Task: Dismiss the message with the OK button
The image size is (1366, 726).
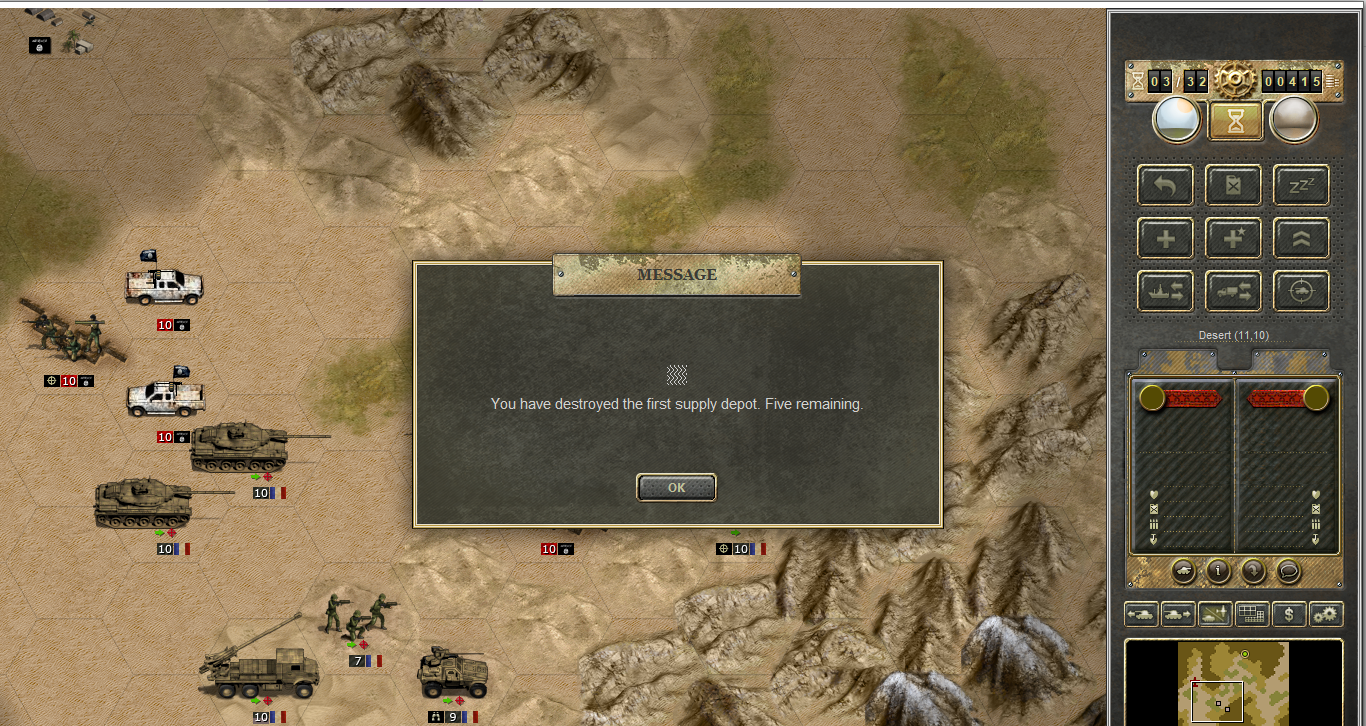Action: [x=676, y=487]
